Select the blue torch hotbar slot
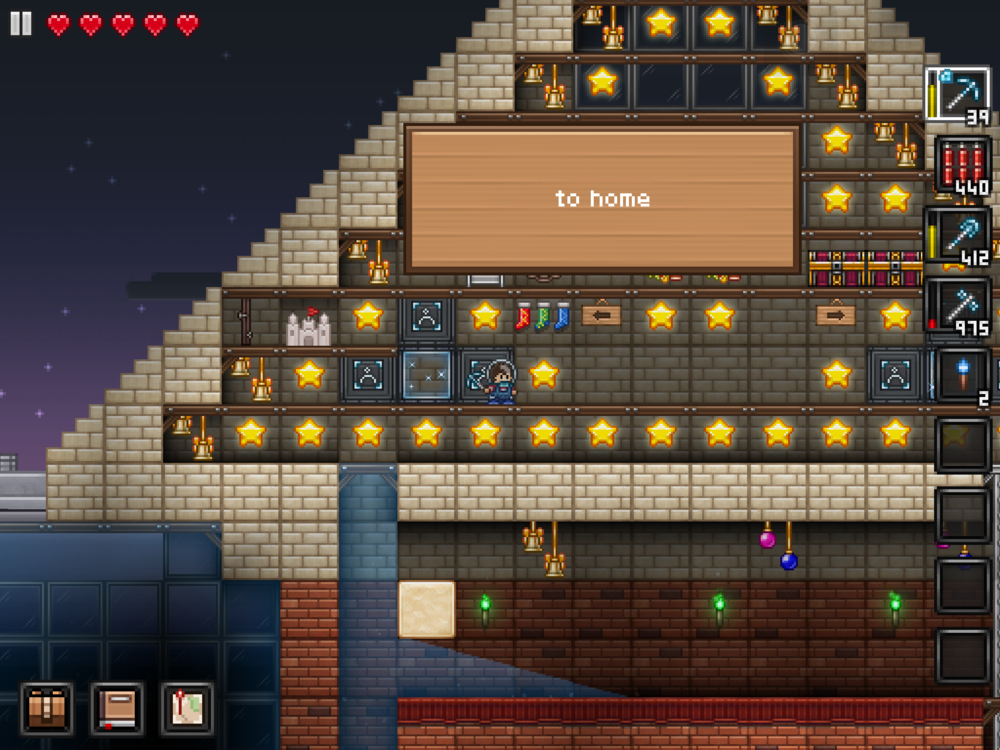This screenshot has height=750, width=1000. coord(963,376)
